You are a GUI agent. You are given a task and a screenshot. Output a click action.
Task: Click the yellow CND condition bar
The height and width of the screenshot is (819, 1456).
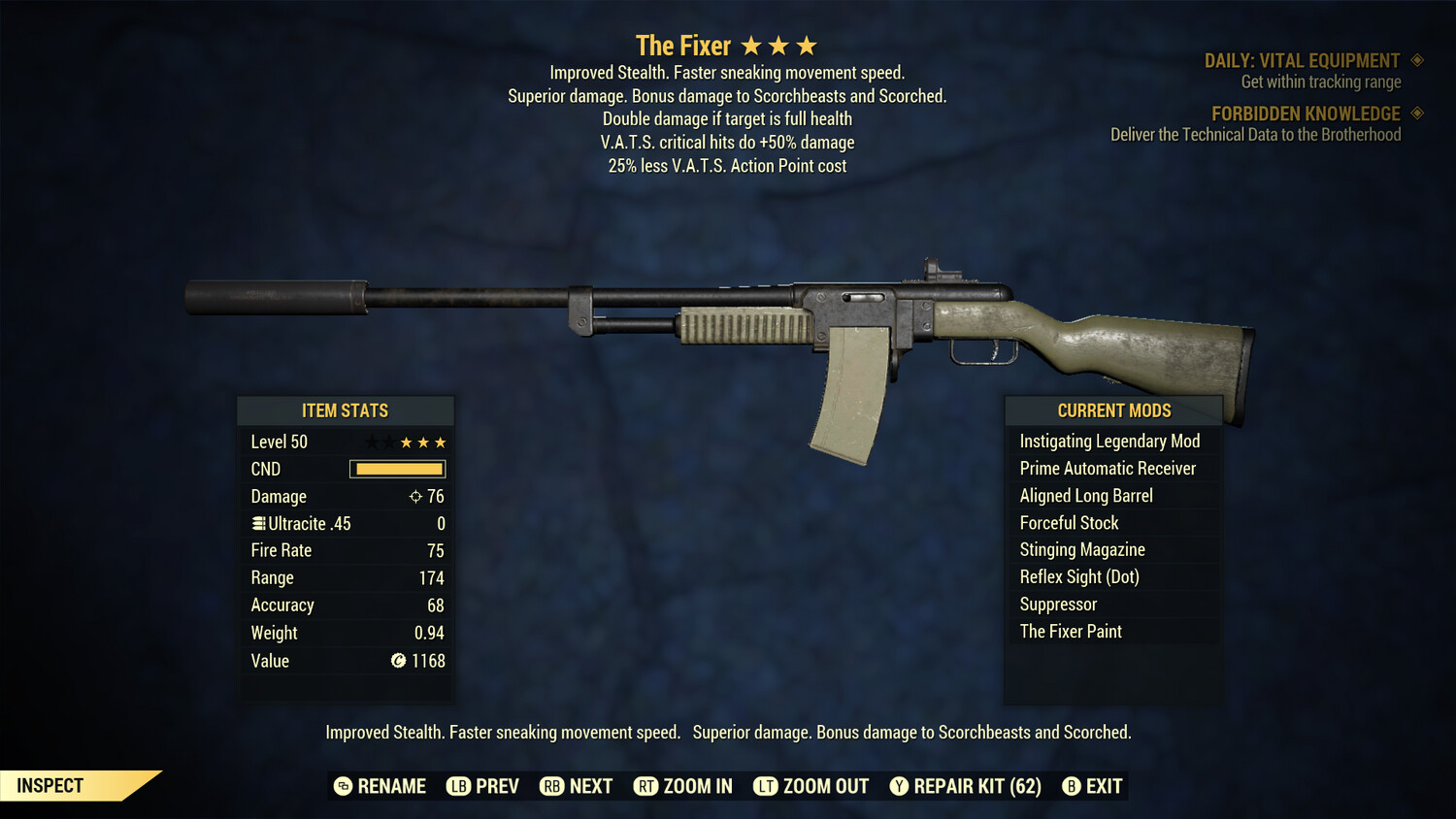click(x=397, y=469)
